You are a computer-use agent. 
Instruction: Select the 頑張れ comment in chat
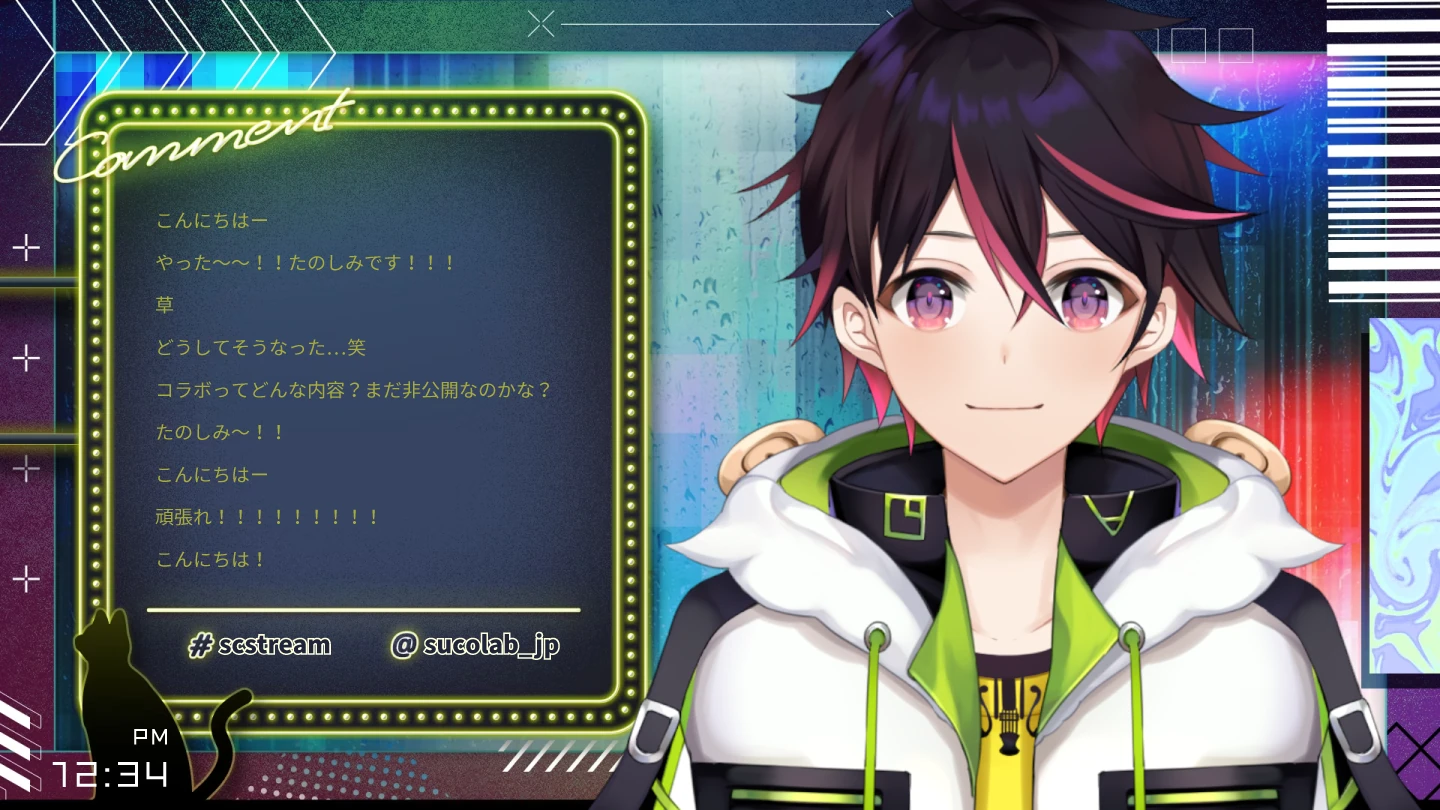(268, 517)
